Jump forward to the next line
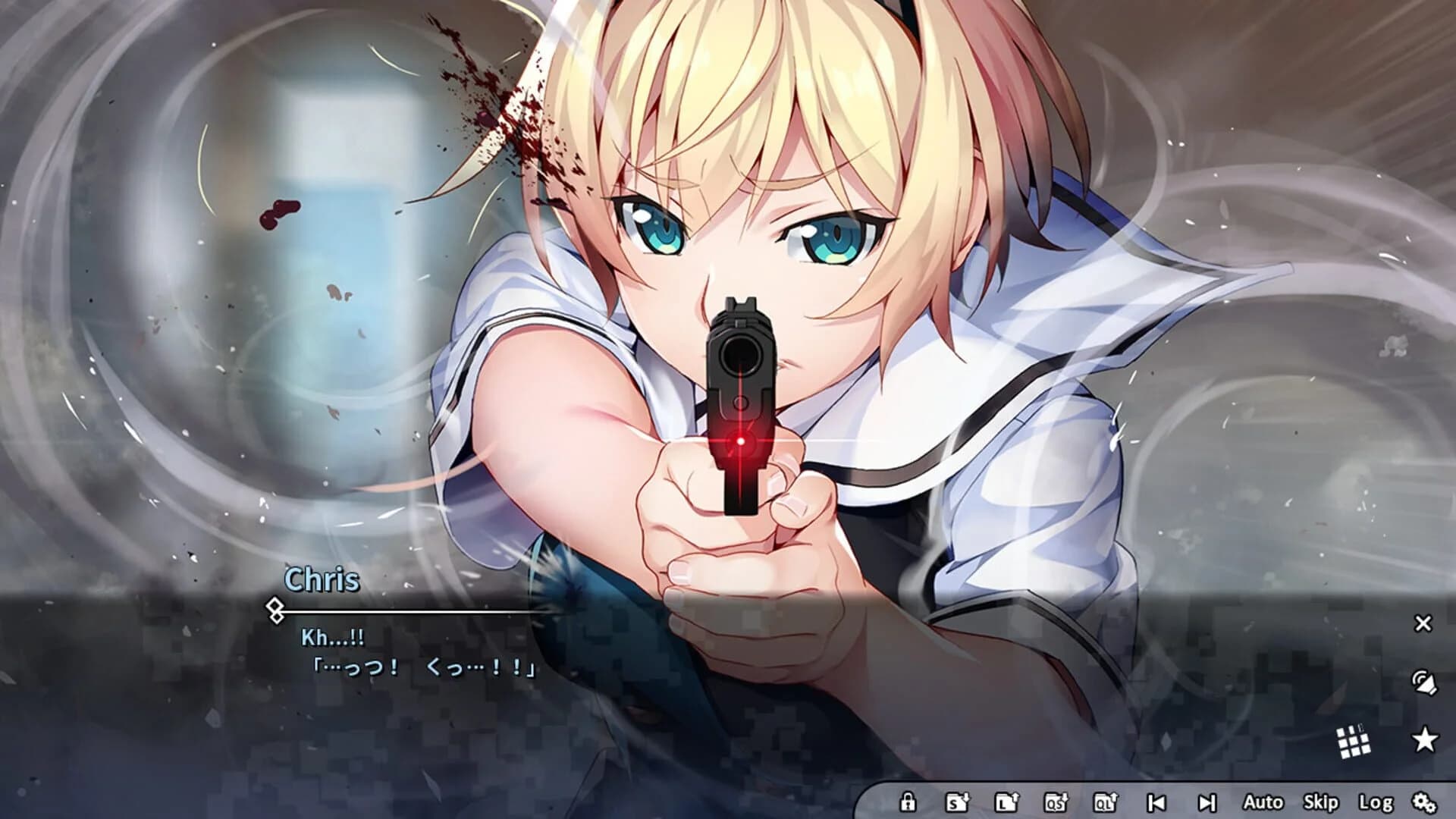 click(1207, 801)
